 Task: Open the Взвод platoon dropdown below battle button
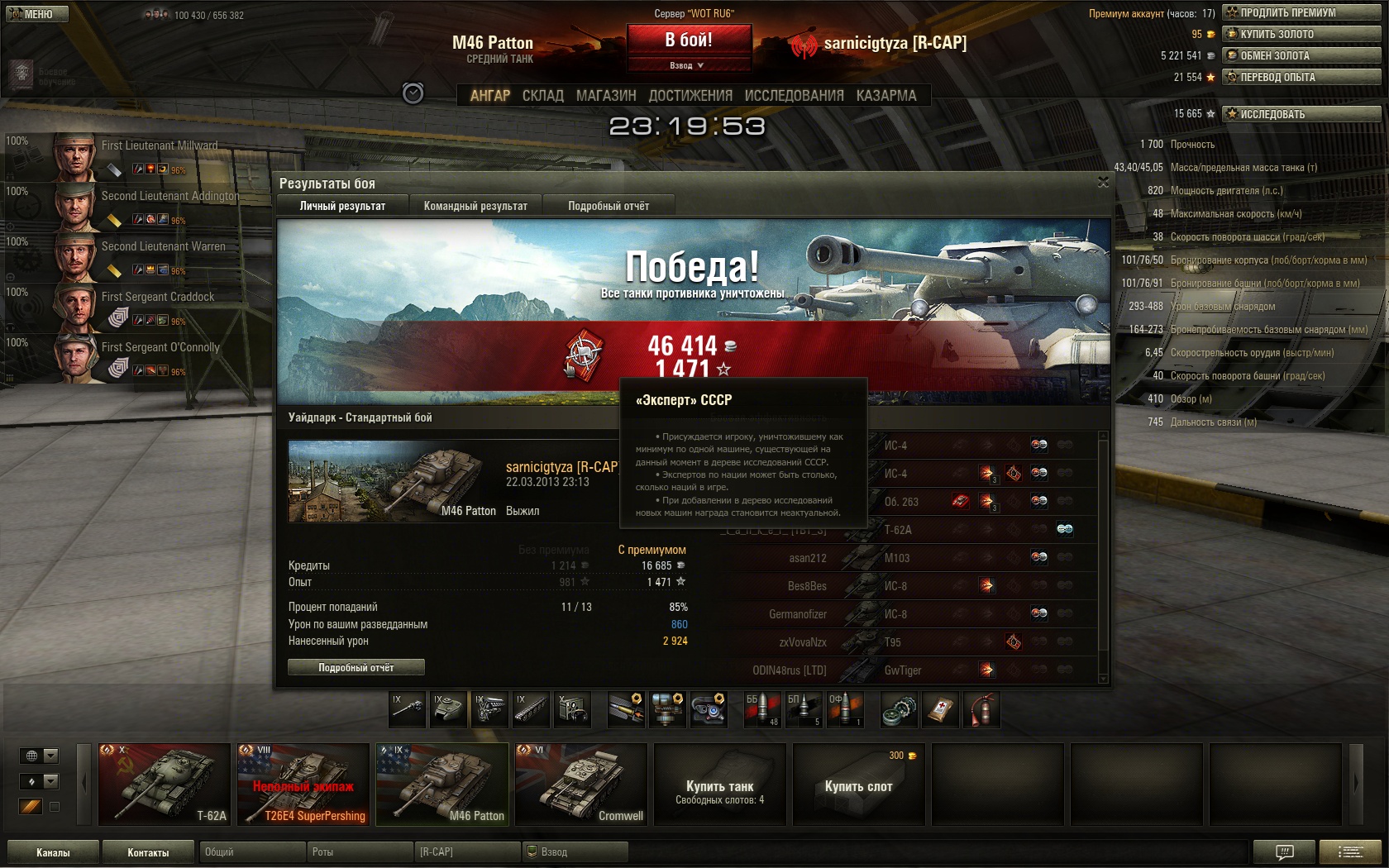click(x=688, y=65)
